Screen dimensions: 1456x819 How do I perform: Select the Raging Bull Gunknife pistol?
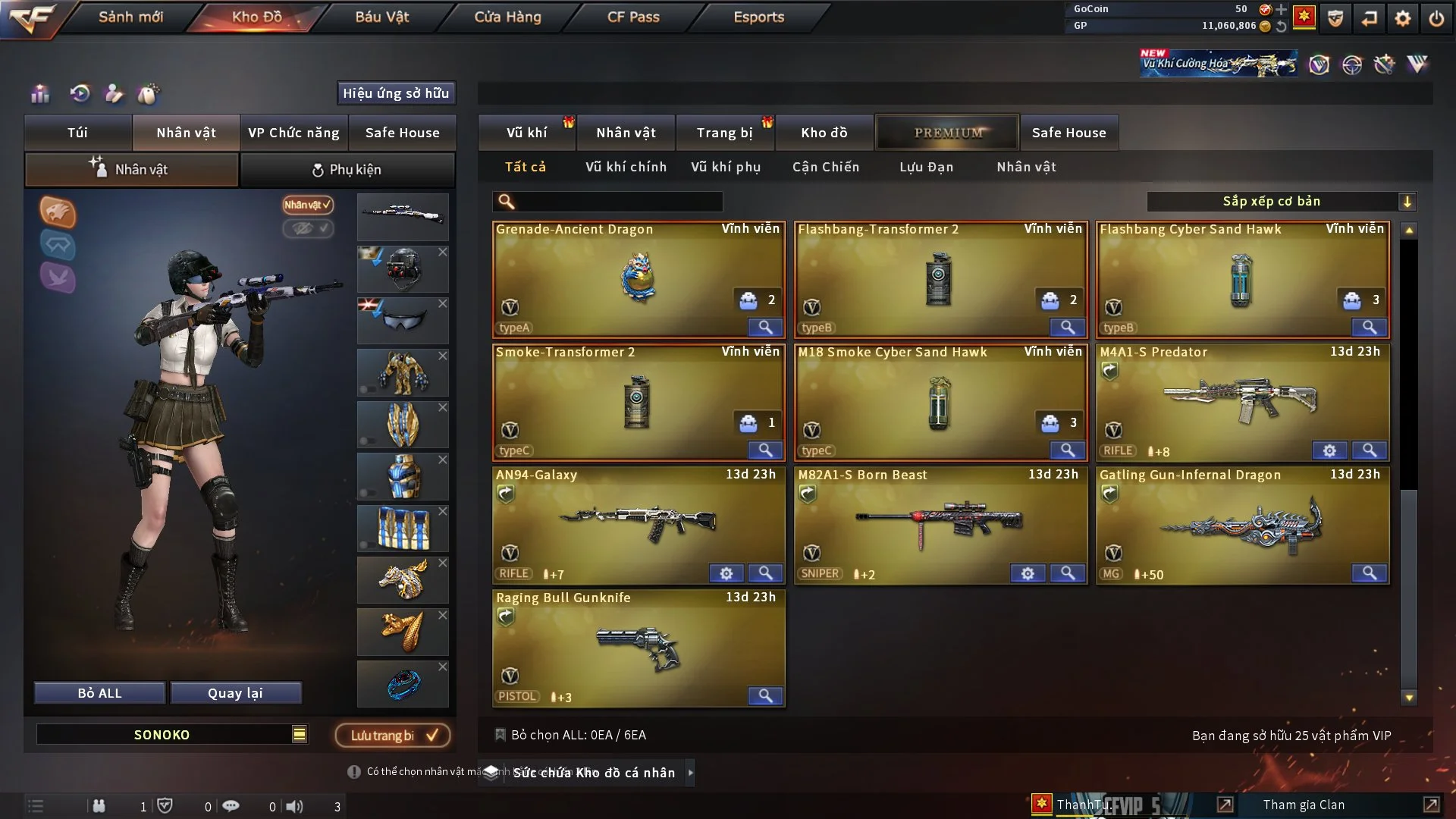tap(638, 648)
